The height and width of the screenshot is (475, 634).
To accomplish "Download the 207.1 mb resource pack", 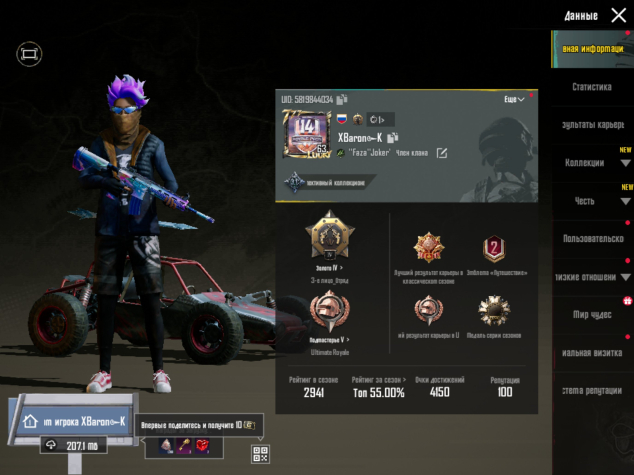I will pos(72,446).
